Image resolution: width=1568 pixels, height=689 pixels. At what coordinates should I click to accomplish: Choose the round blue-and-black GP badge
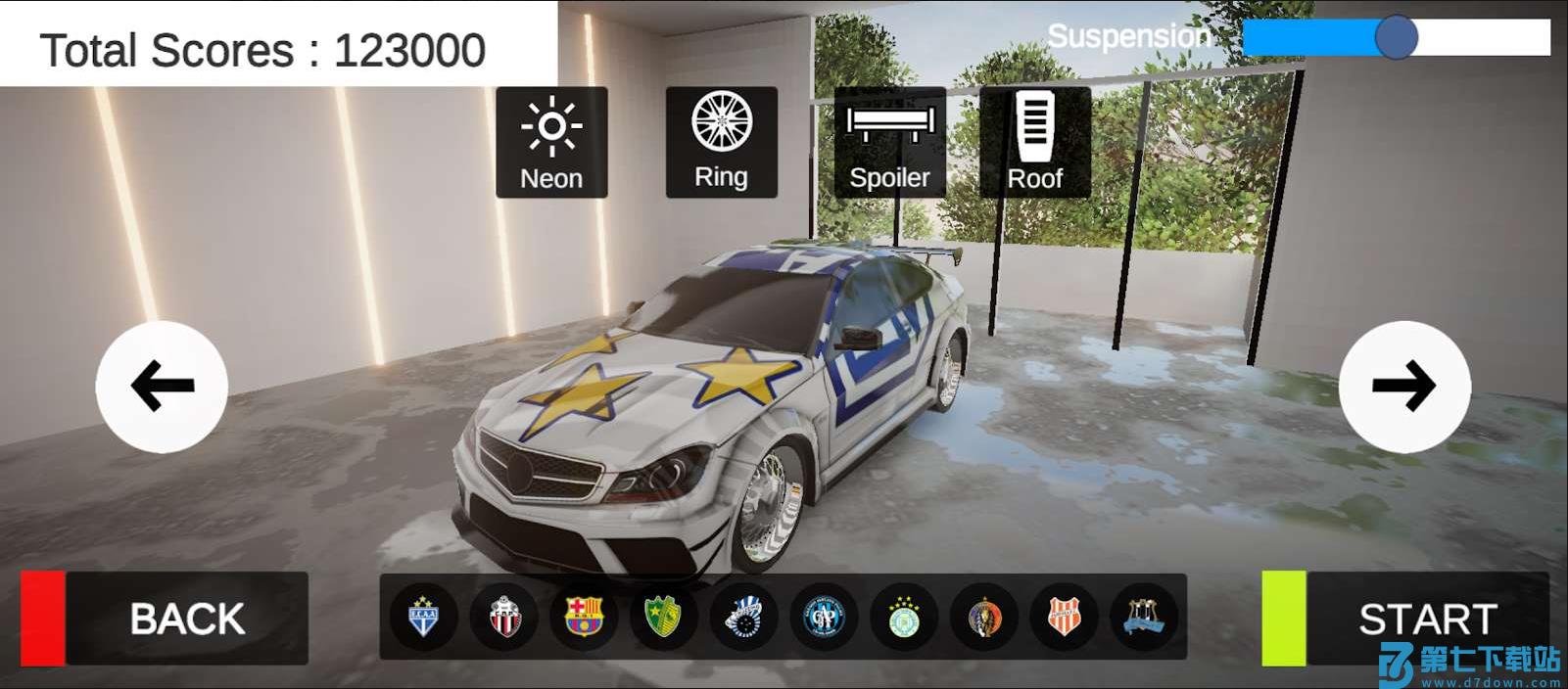tap(825, 618)
